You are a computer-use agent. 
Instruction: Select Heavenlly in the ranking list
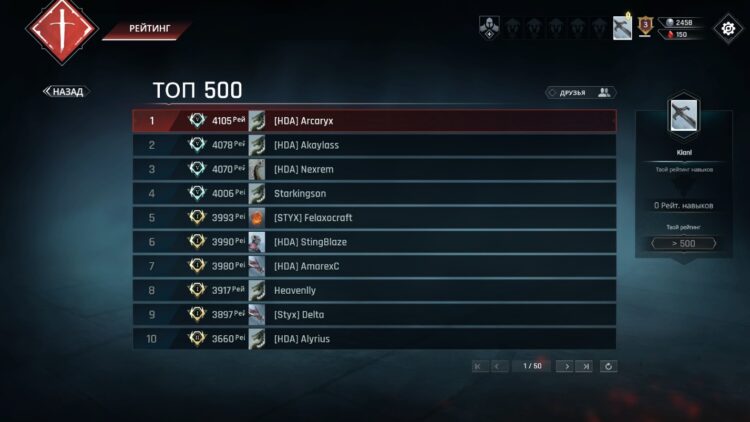374,290
